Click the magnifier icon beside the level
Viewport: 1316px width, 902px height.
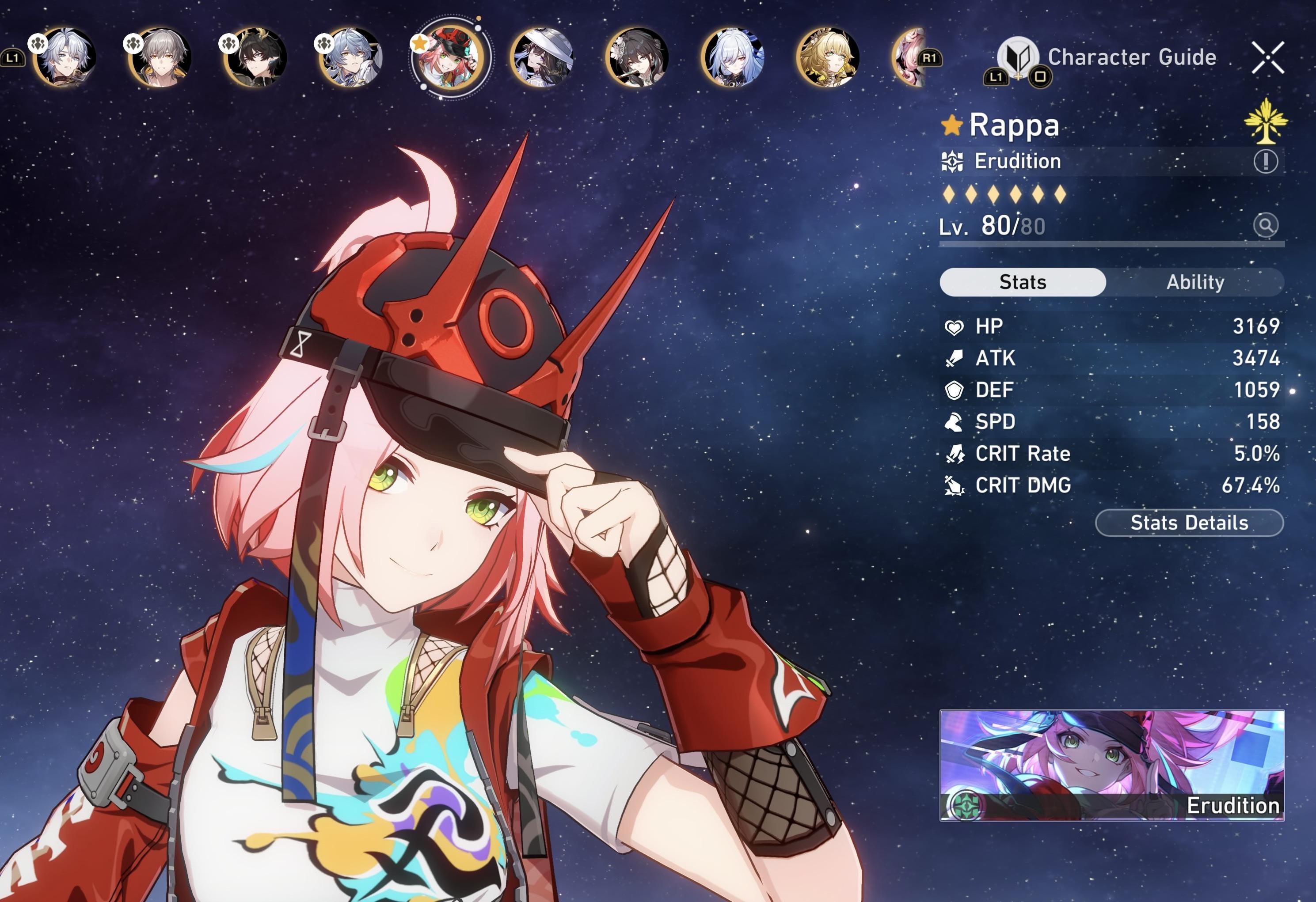[1265, 225]
